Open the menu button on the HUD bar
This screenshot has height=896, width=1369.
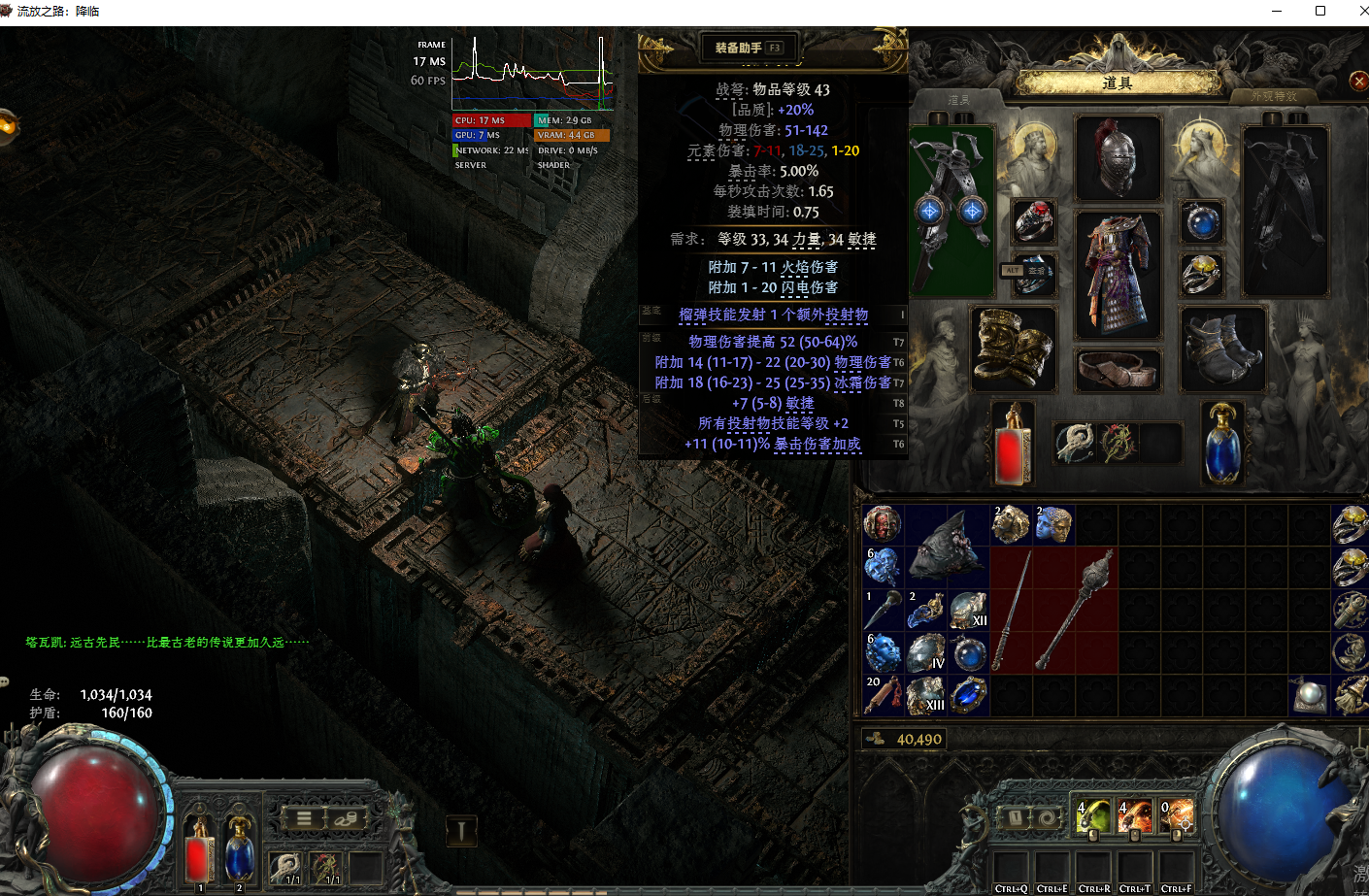[304, 818]
